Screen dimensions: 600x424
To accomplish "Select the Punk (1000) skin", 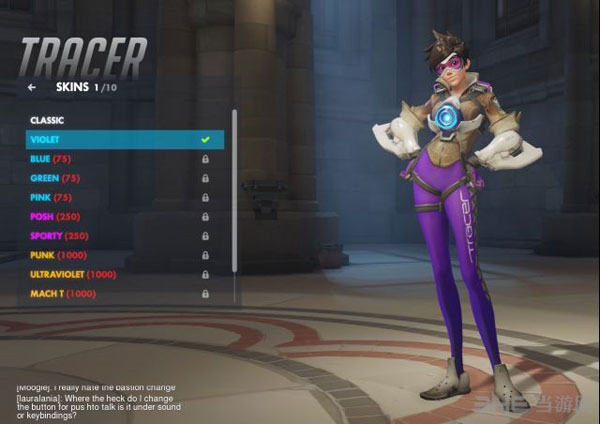I will 120,255.
